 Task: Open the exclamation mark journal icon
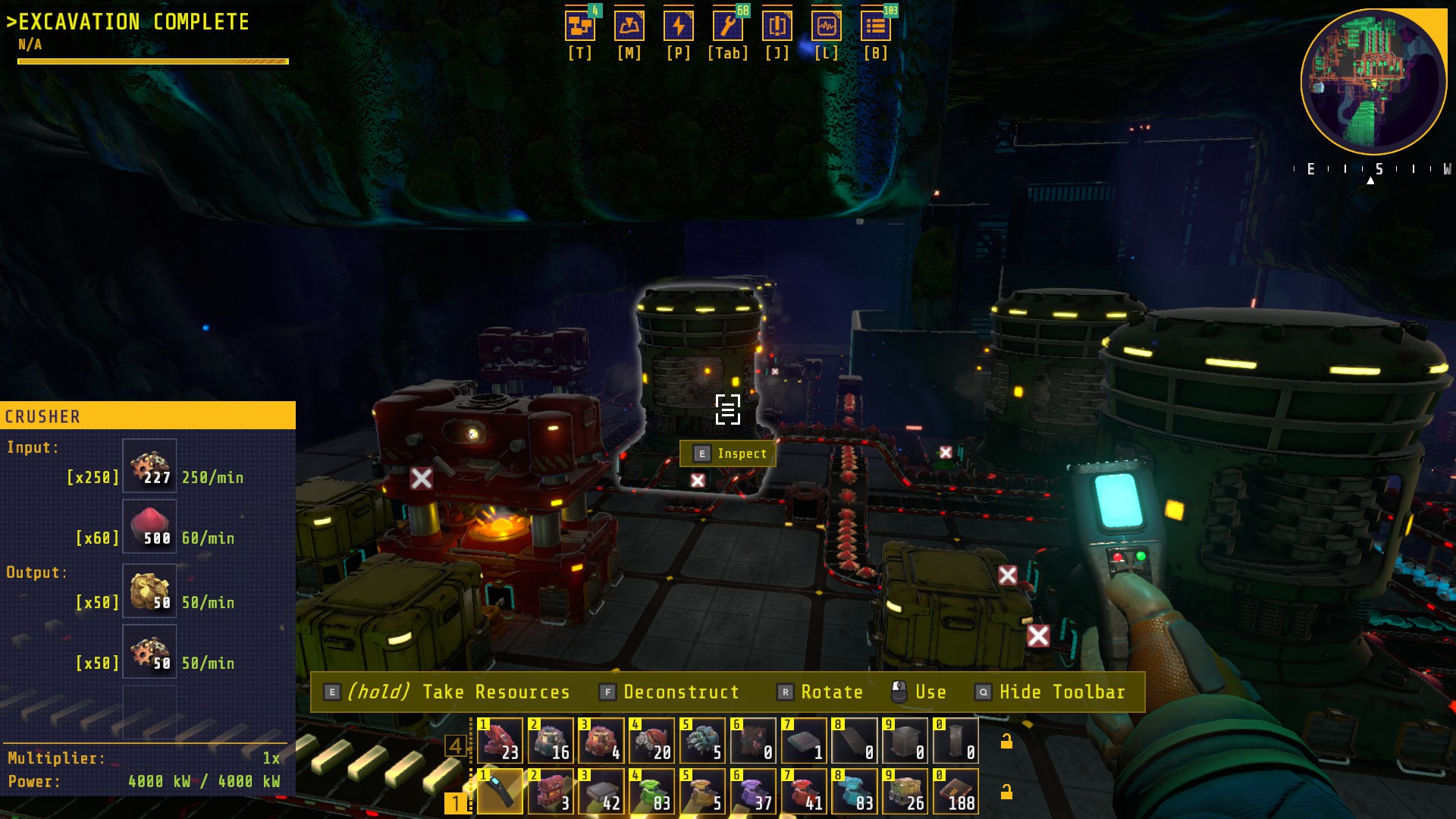tap(777, 27)
